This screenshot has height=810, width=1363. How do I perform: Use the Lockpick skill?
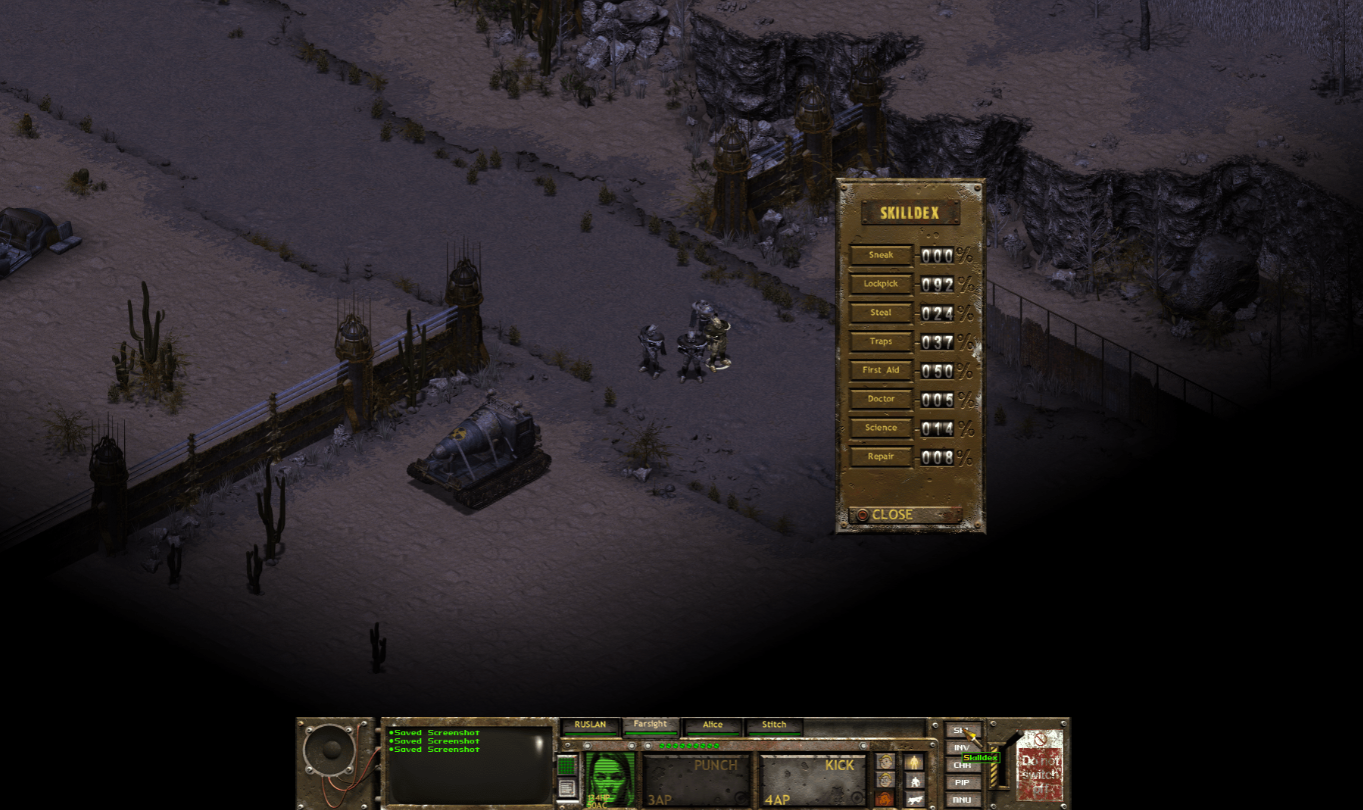tap(880, 283)
